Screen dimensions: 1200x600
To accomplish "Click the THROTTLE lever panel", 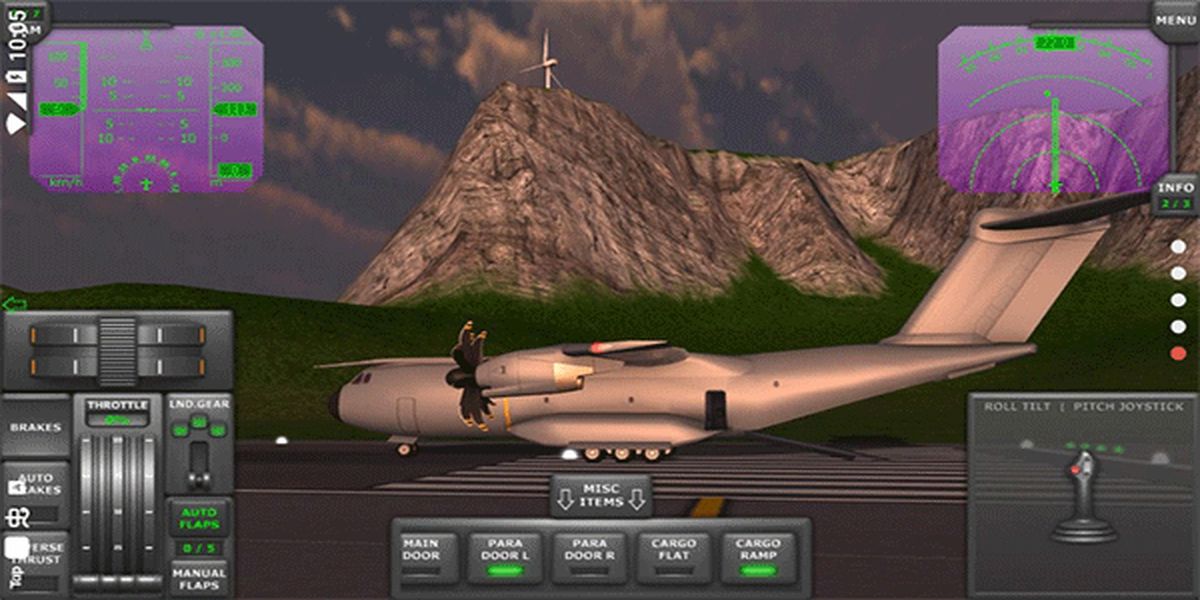I will (117, 490).
